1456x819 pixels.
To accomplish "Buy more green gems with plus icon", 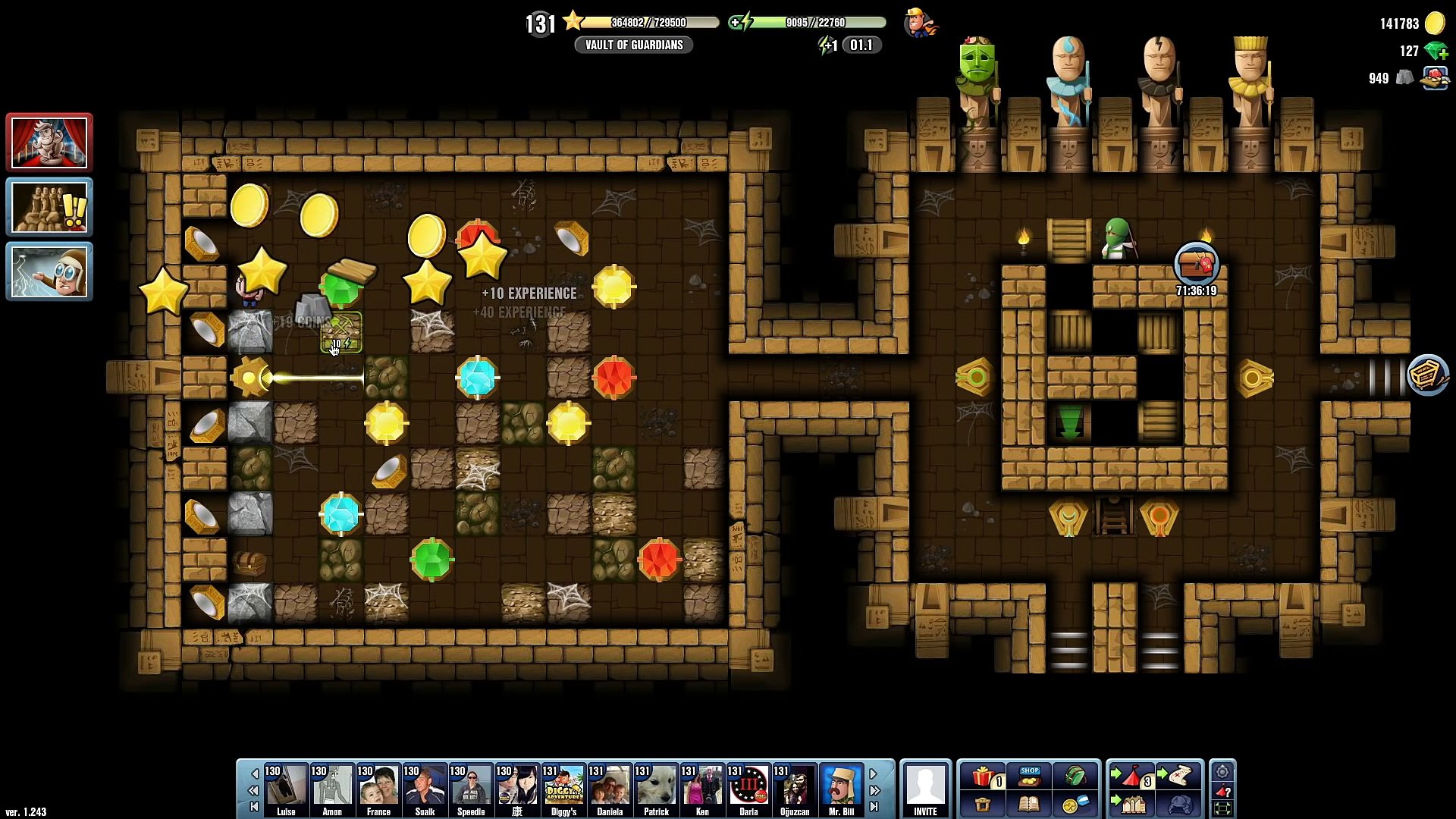I will pos(1436,52).
